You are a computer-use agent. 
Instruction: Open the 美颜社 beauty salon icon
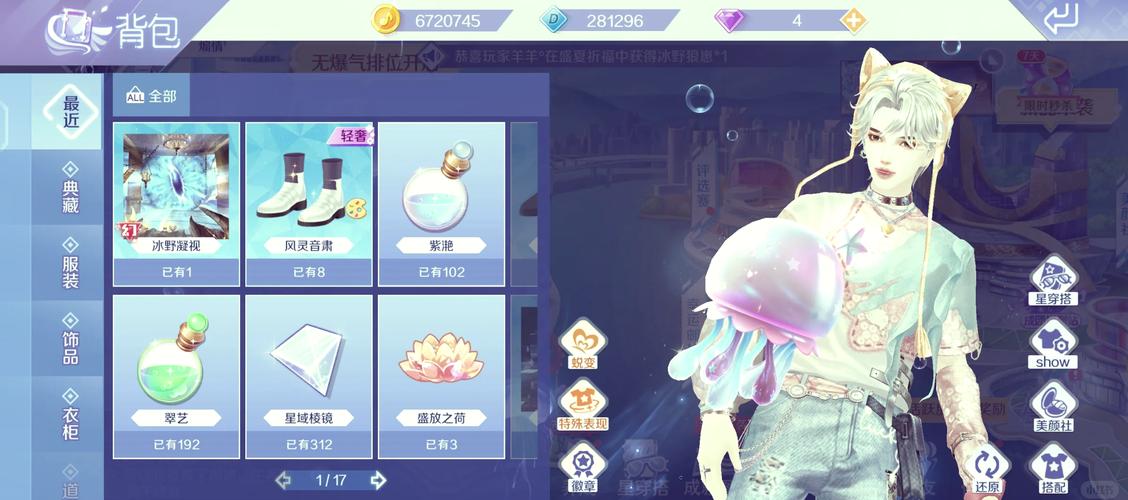pos(1053,403)
